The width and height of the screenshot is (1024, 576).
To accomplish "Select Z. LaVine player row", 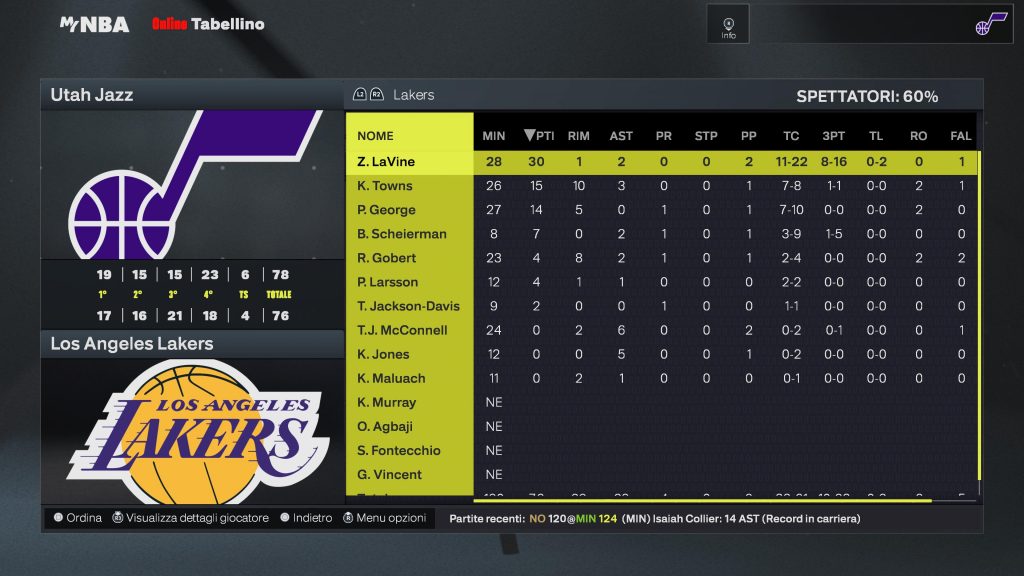I will (386, 161).
